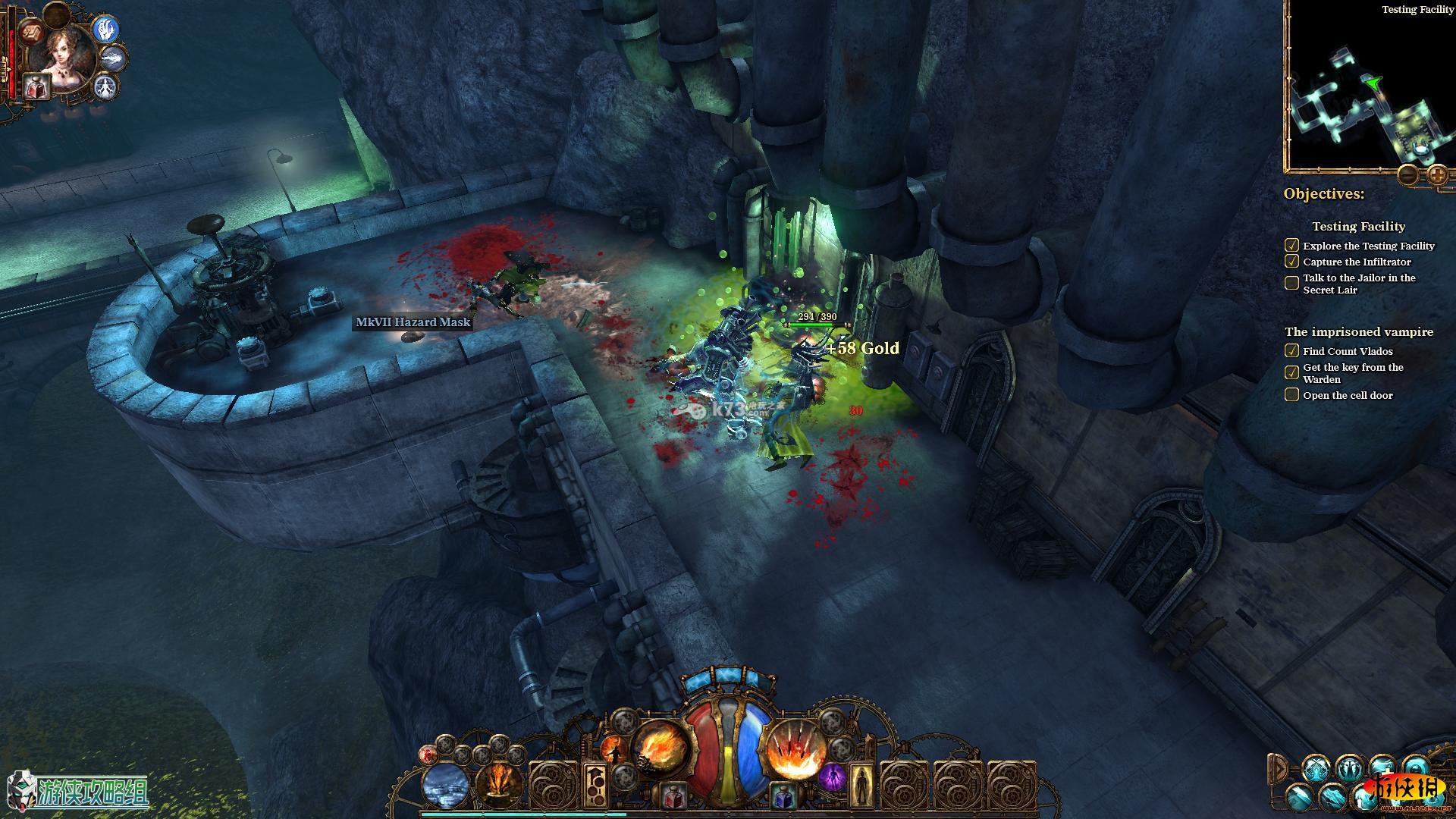
Task: Expand the arrow tab beside the menu icons
Action: [x=1279, y=768]
